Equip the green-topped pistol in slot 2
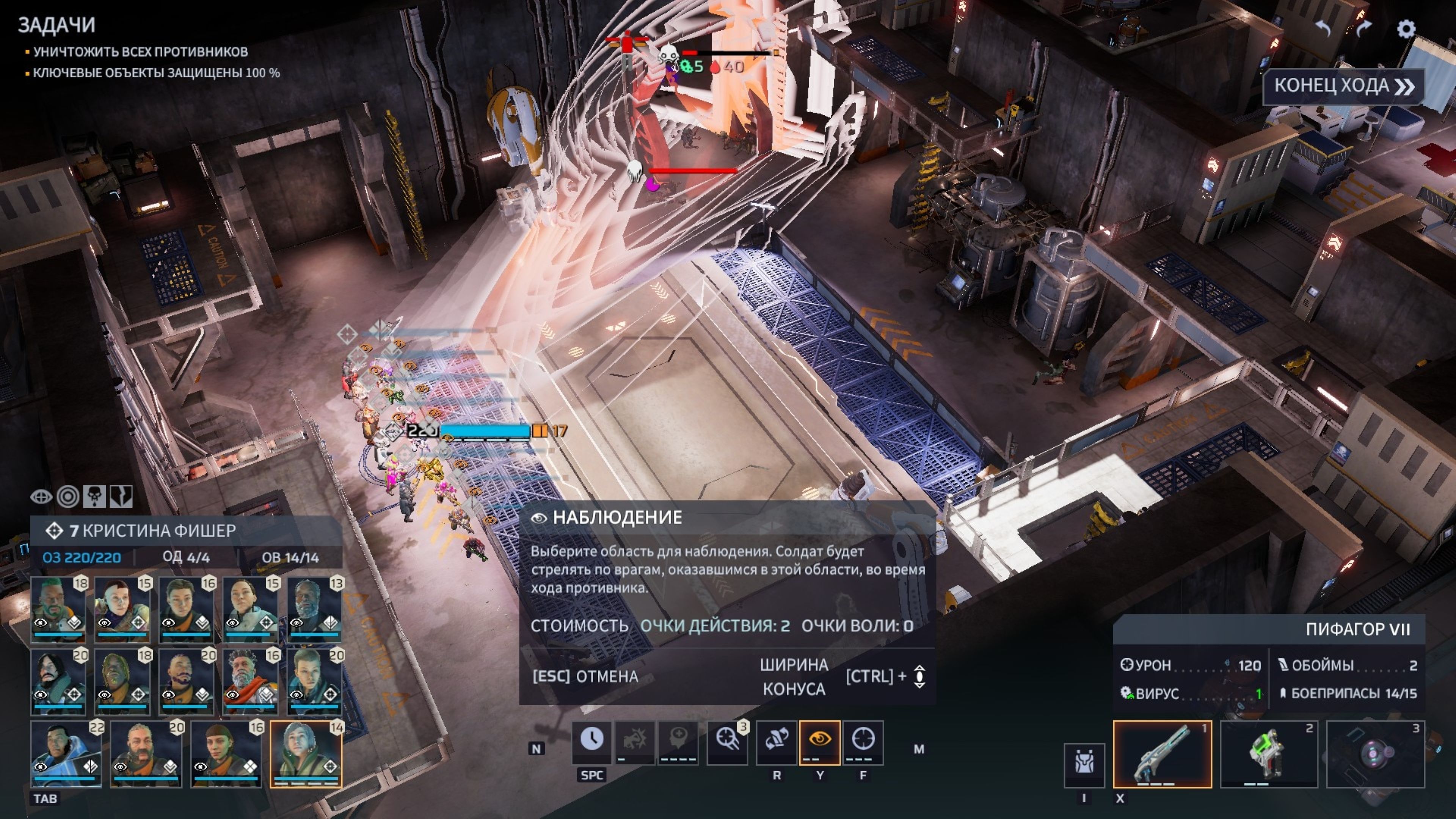 pos(1268,754)
